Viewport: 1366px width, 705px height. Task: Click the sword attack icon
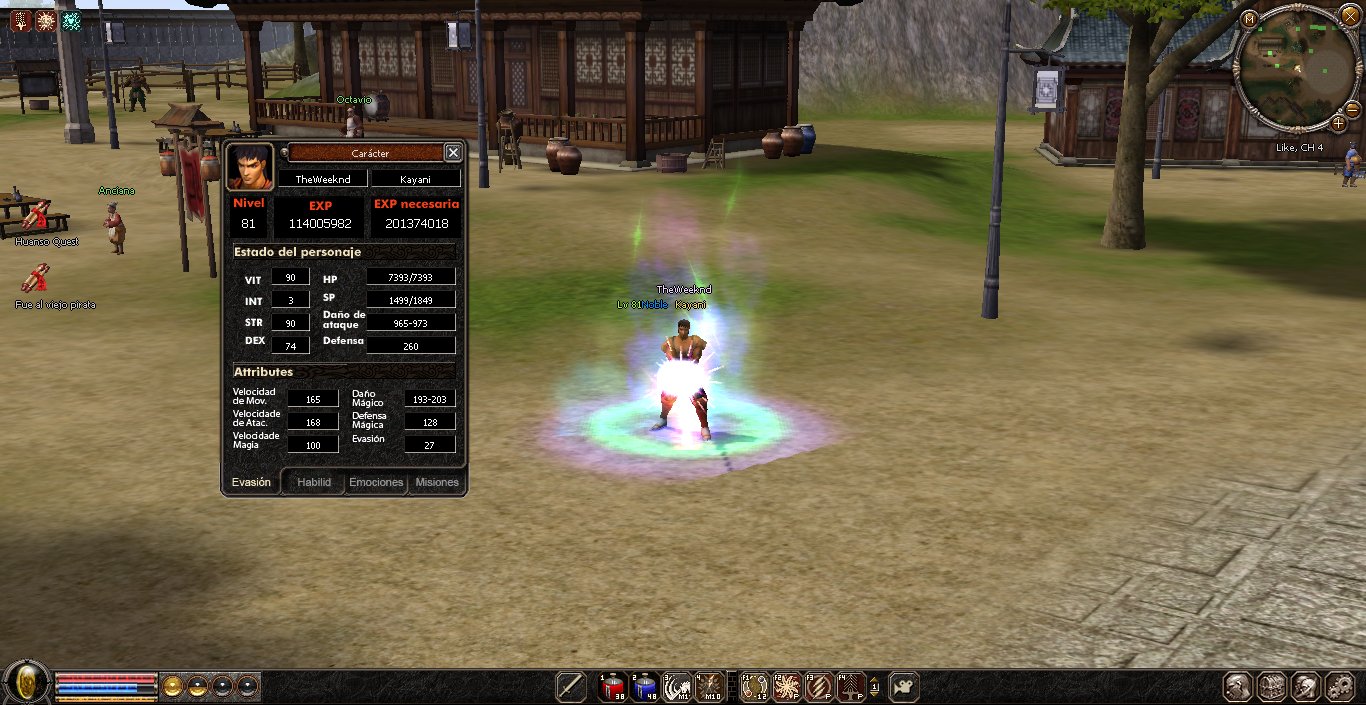[x=571, y=687]
